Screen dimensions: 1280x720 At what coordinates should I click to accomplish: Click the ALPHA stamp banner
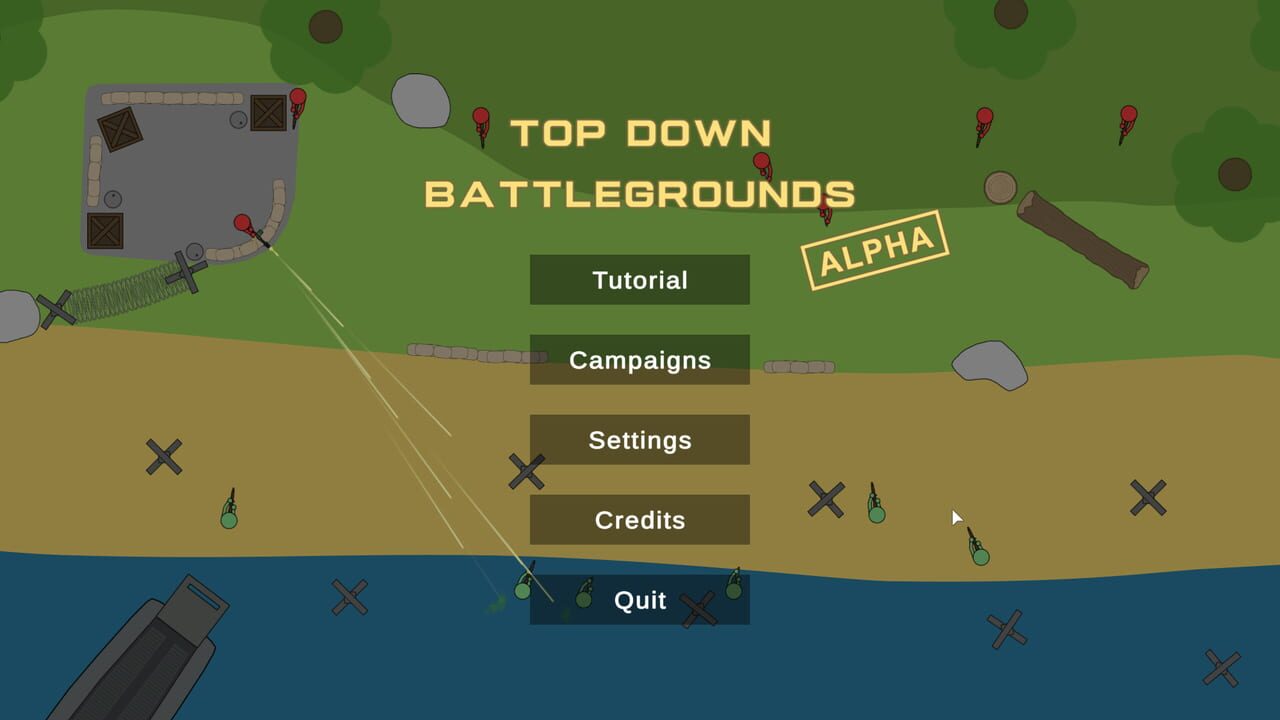874,245
